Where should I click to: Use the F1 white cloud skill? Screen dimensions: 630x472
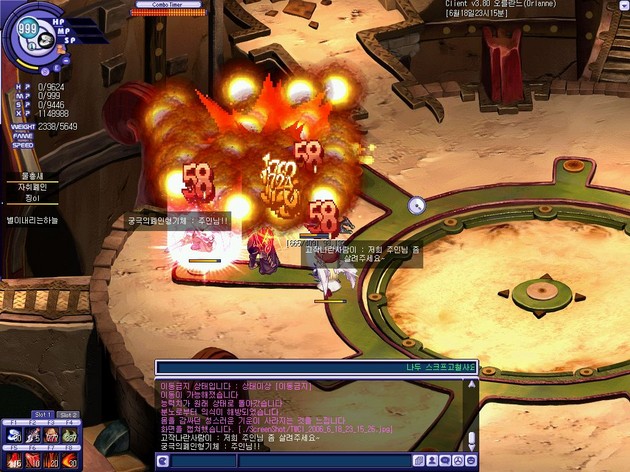(13, 435)
